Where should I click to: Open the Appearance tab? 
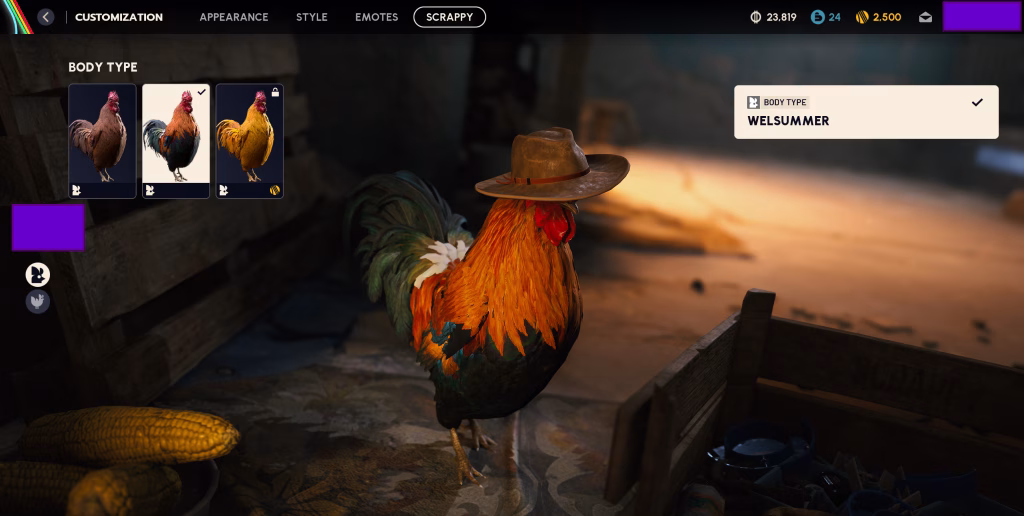click(233, 17)
